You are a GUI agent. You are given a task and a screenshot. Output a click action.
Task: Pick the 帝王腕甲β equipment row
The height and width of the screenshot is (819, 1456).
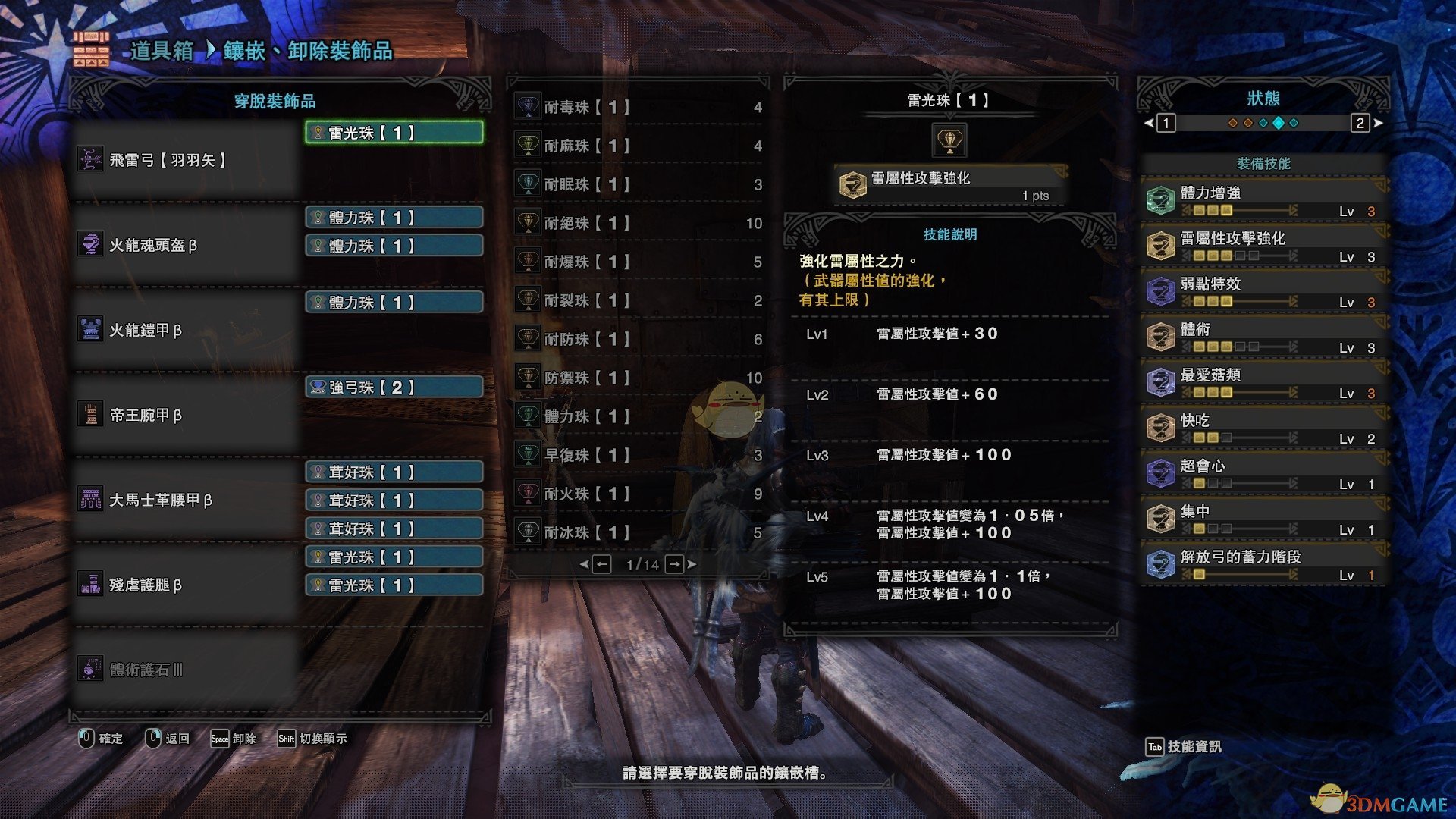coord(186,415)
